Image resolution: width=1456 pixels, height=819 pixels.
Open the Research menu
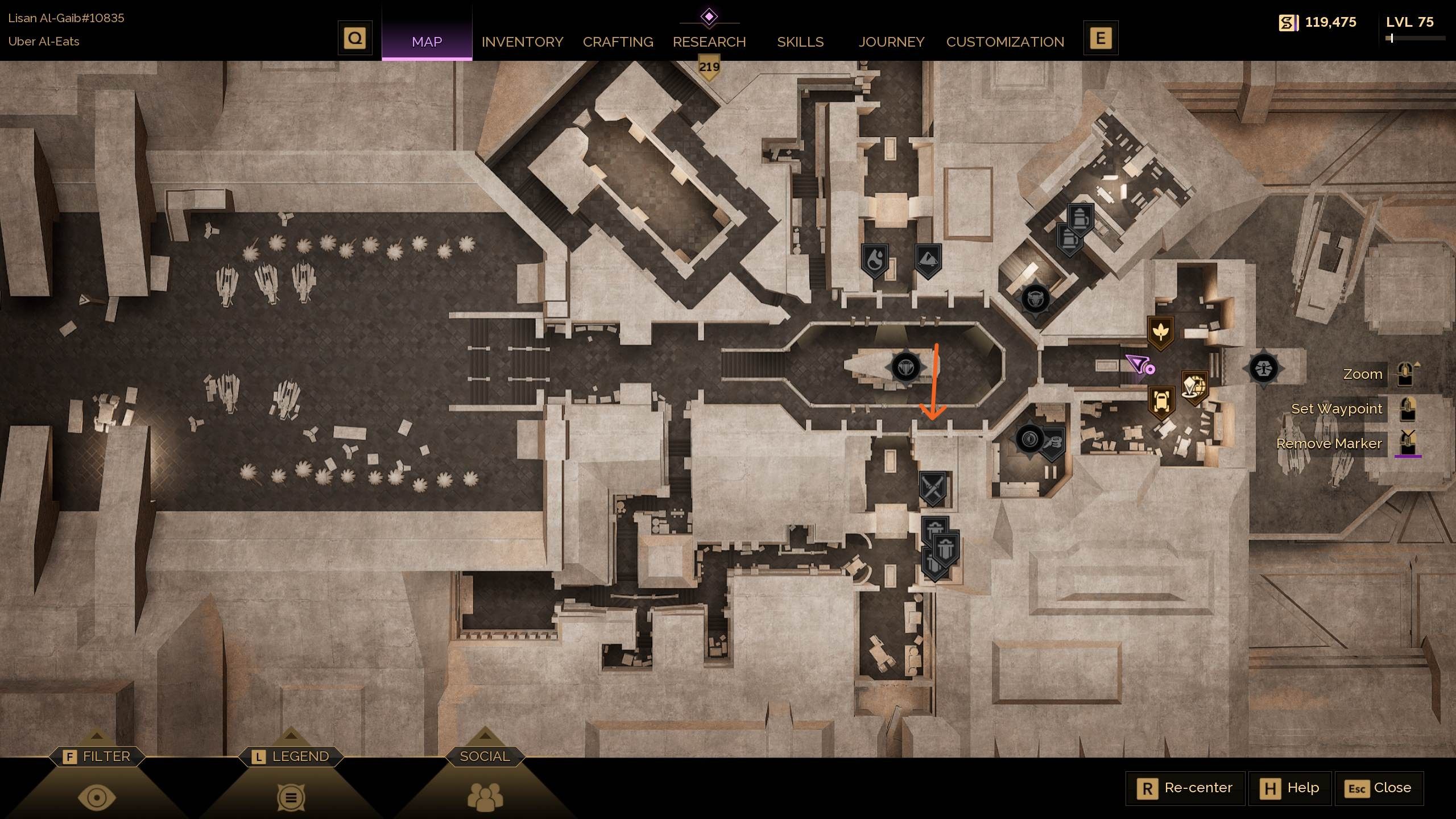(709, 42)
